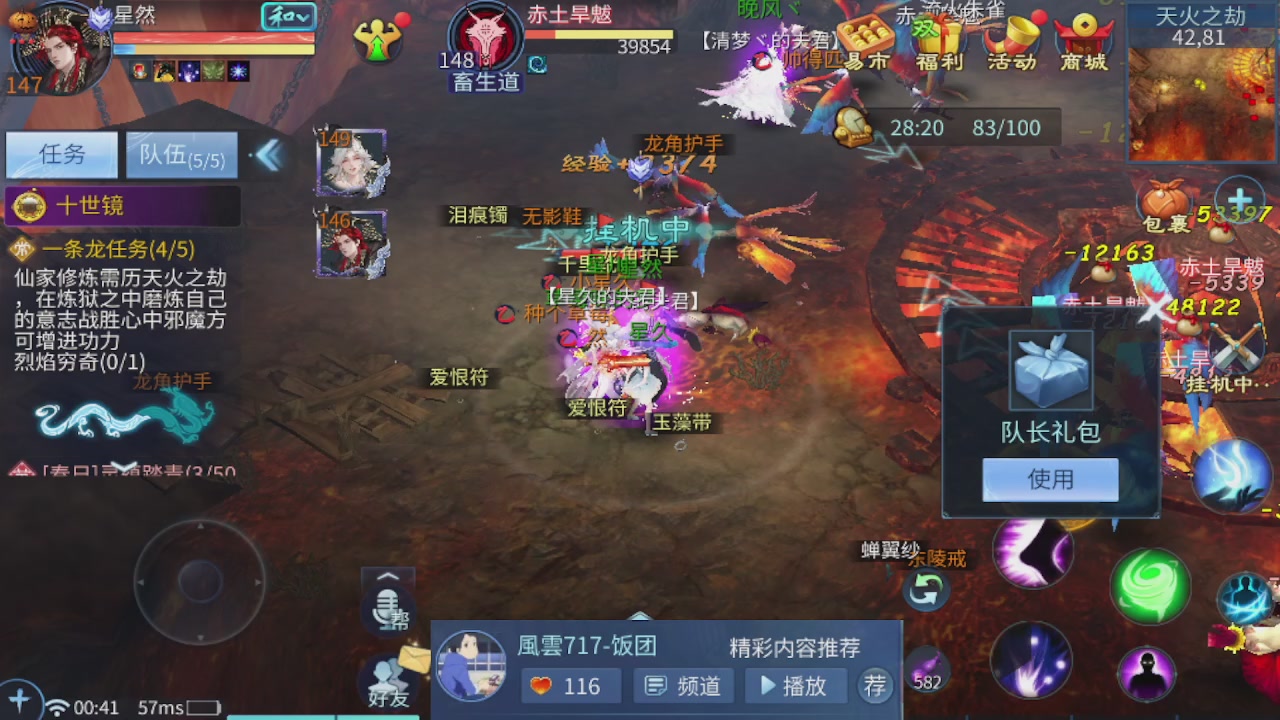Like the stream with the heart 116 button
Viewport: 1280px width, 720px height.
point(570,686)
